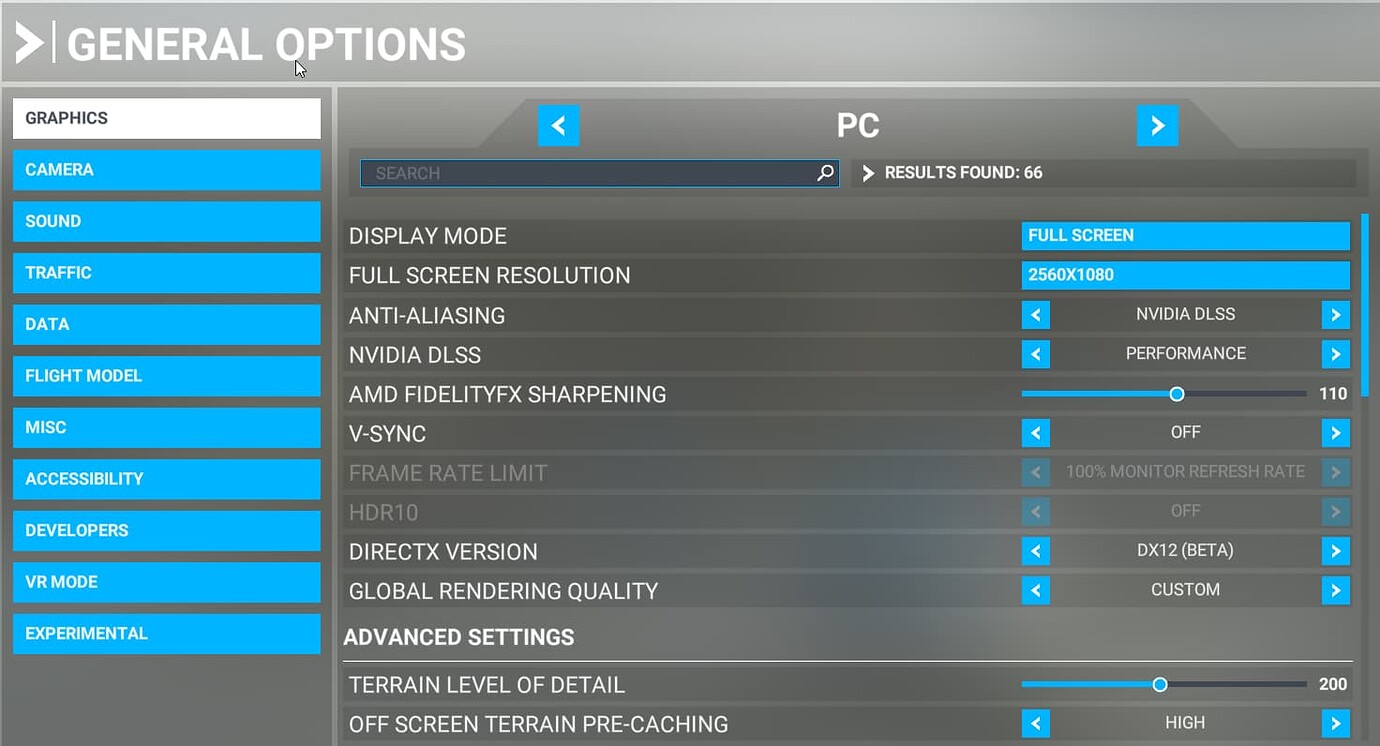
Task: Click inside the SEARCH input field
Action: (600, 172)
